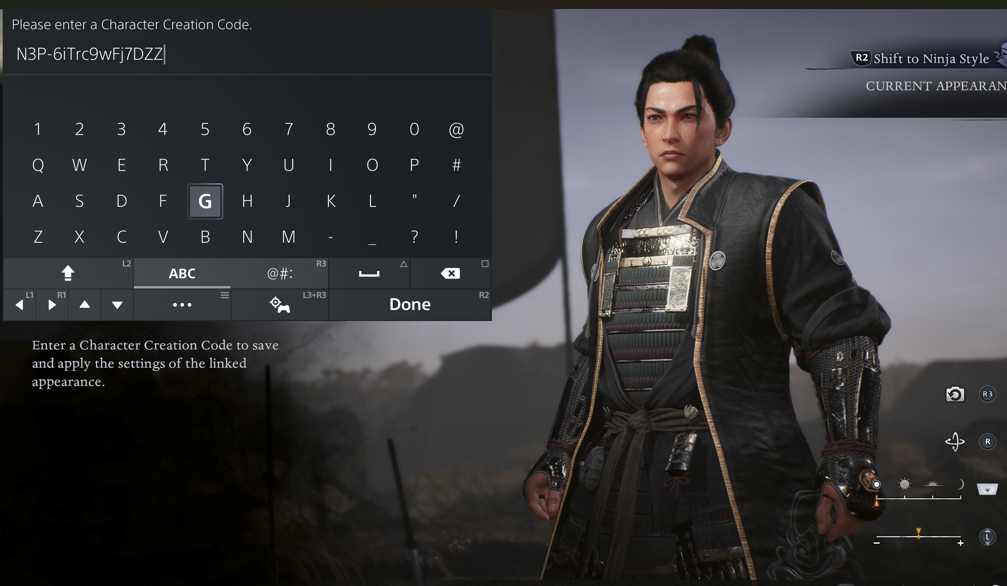Choose the @ symbol key
This screenshot has width=1007, height=586.
(x=456, y=129)
